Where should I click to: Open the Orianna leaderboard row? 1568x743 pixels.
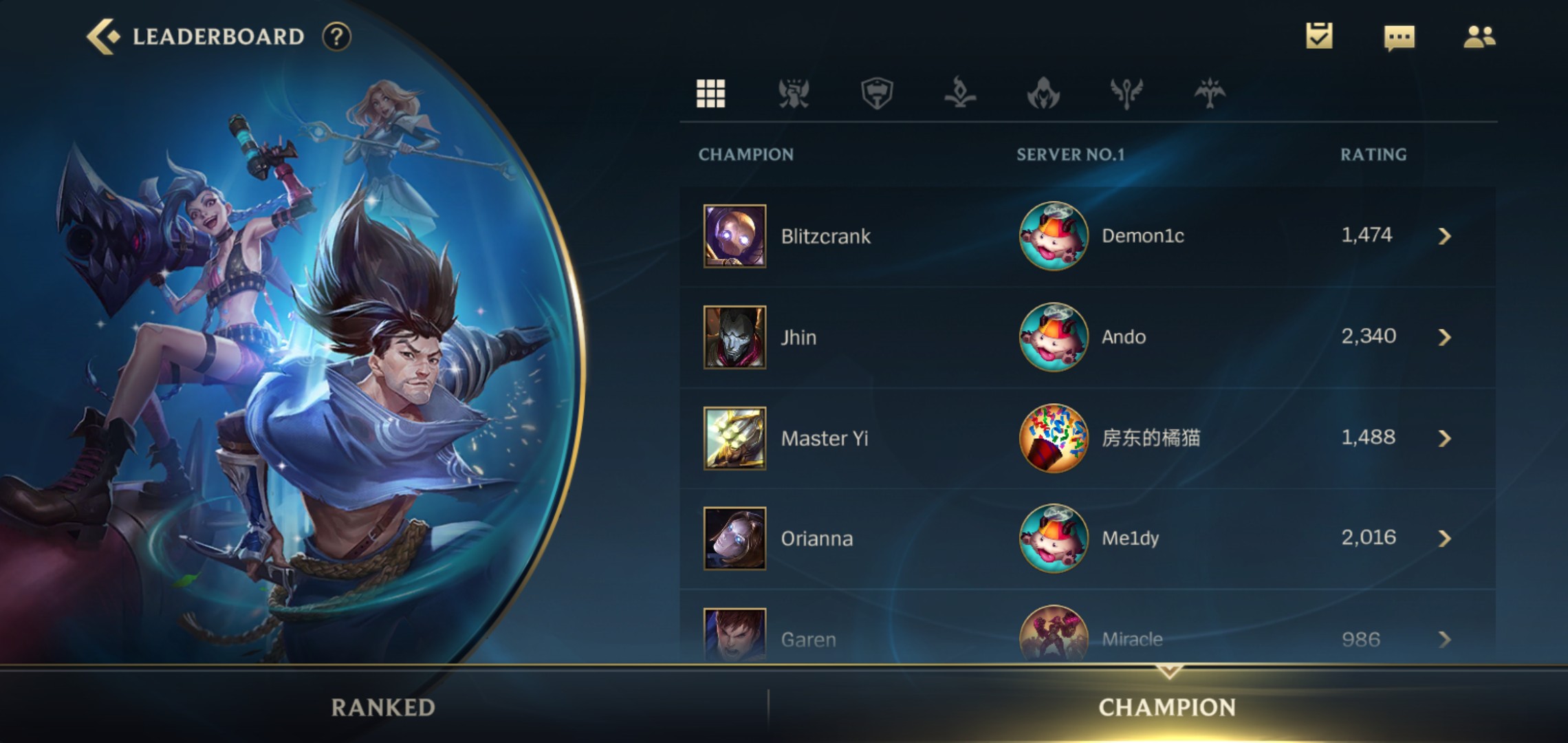tap(1087, 539)
